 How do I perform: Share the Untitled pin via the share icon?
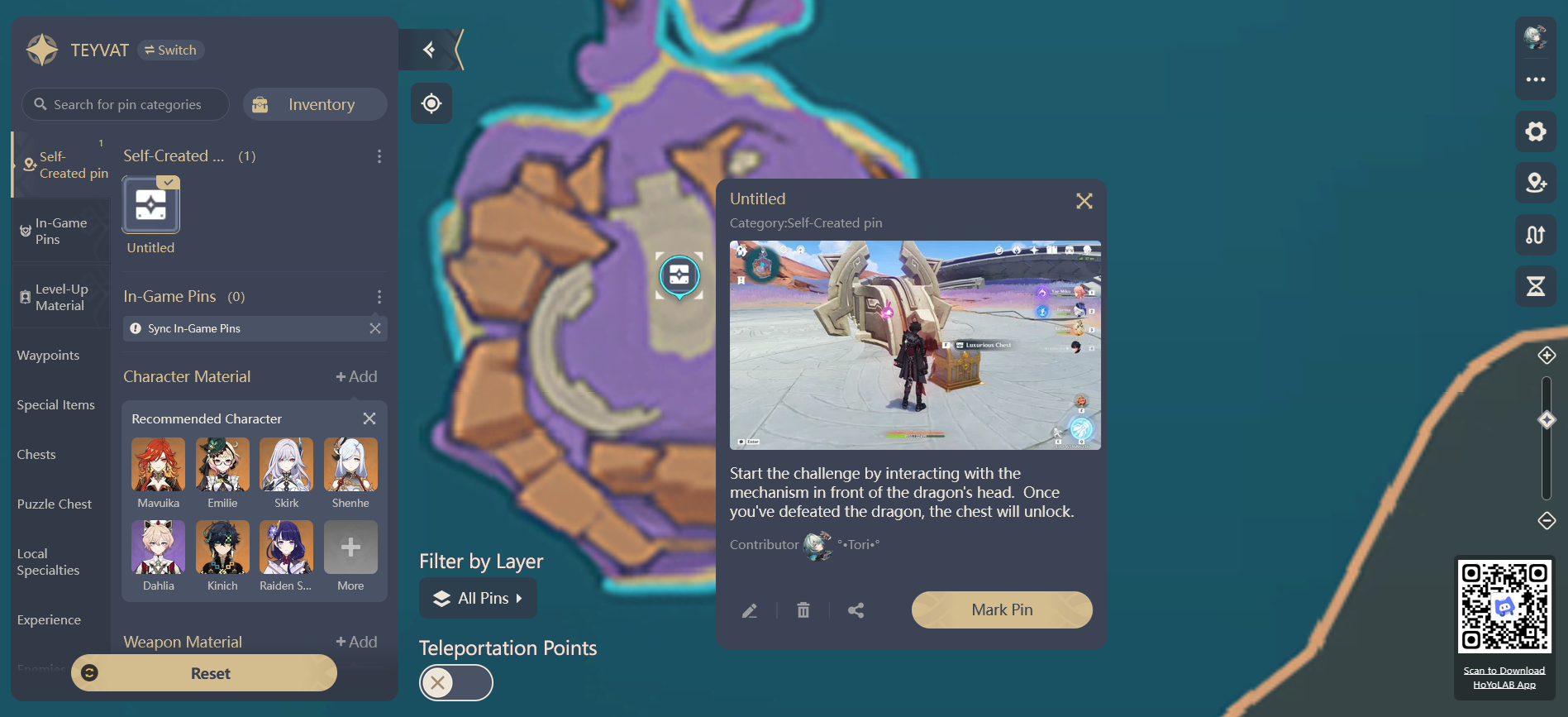point(855,609)
